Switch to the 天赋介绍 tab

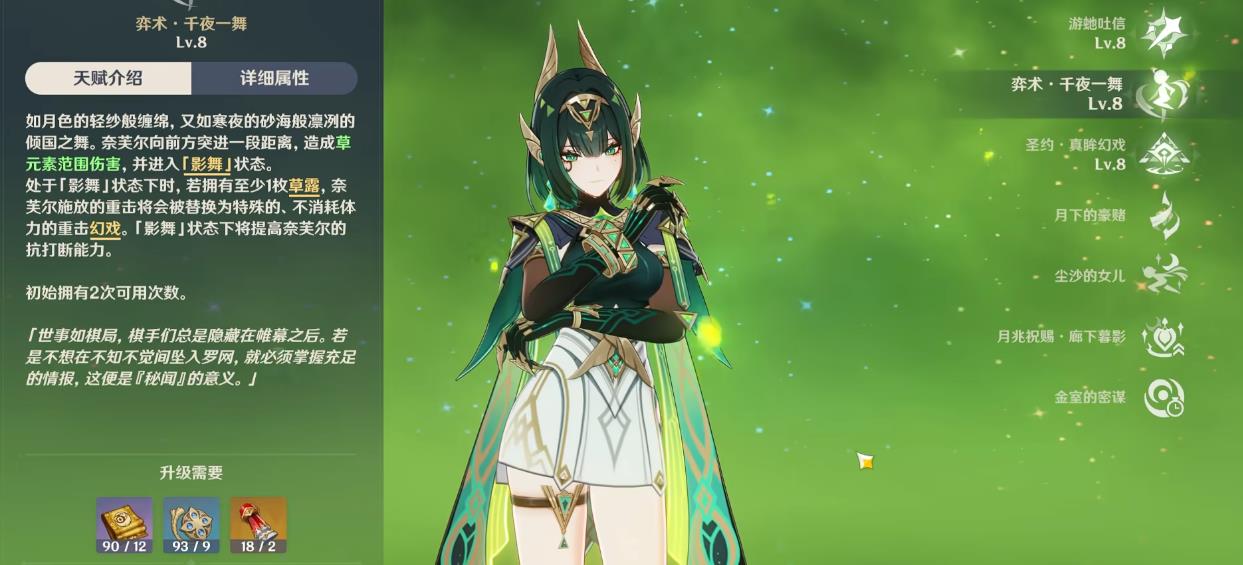[108, 78]
